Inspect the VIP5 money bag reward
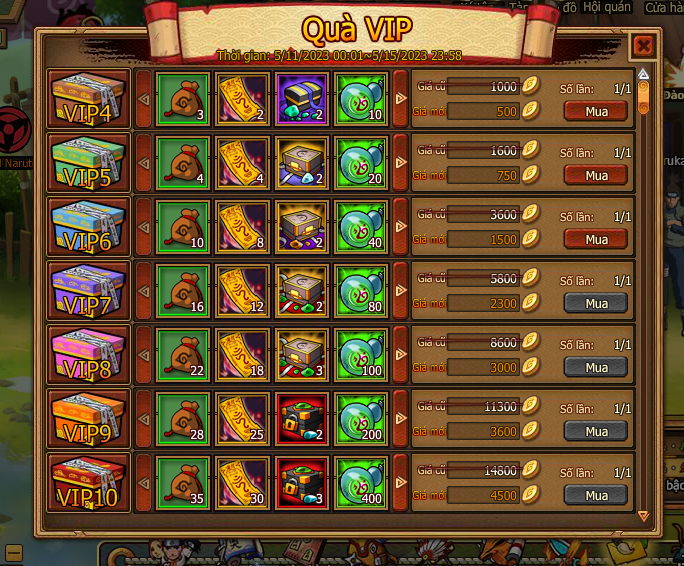Screen dimensions: 684x566 pyautogui.click(x=181, y=162)
